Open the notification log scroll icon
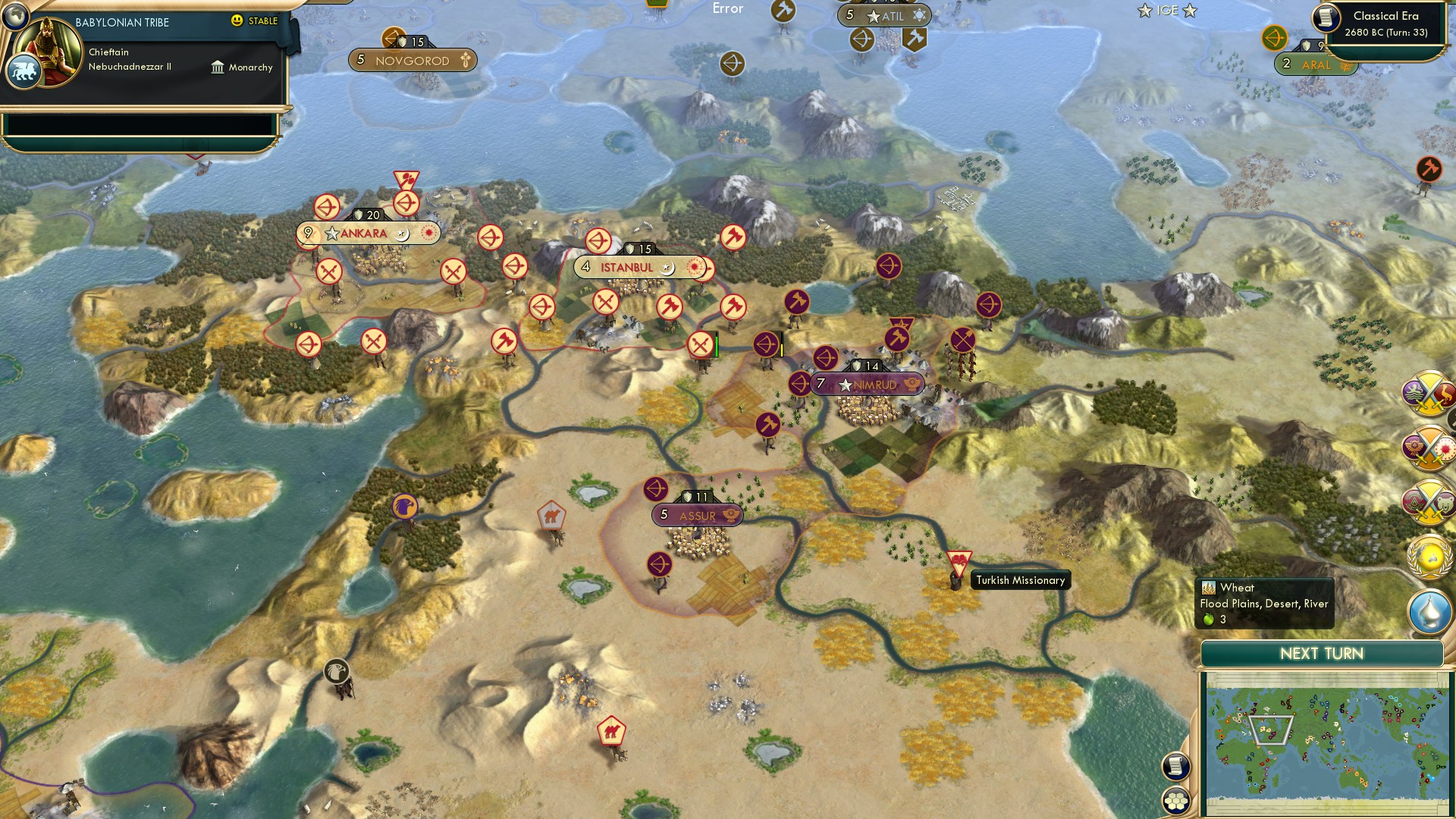Image resolution: width=1456 pixels, height=819 pixels. tap(1175, 767)
